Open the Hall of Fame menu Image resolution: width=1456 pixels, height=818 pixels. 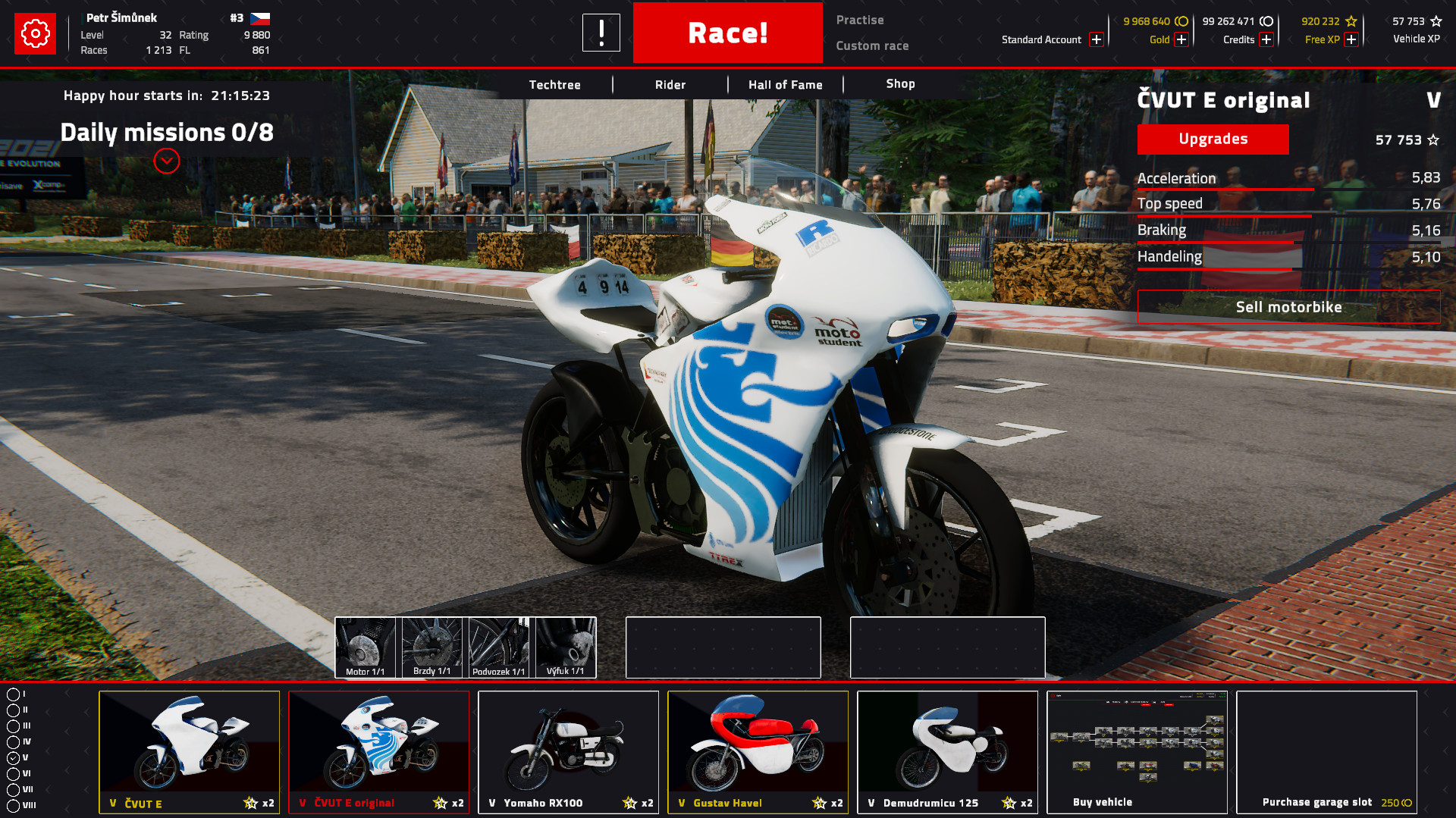click(x=785, y=84)
